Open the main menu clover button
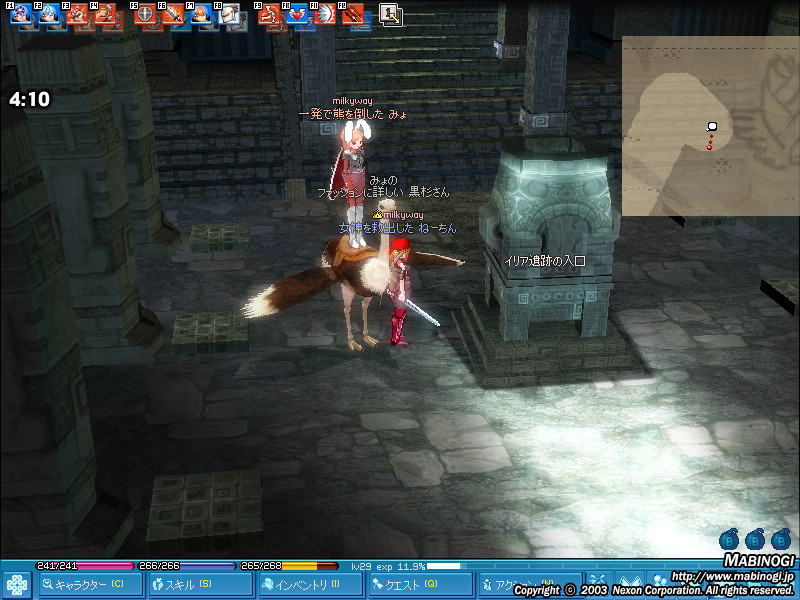Viewport: 800px width, 600px height. (15, 585)
